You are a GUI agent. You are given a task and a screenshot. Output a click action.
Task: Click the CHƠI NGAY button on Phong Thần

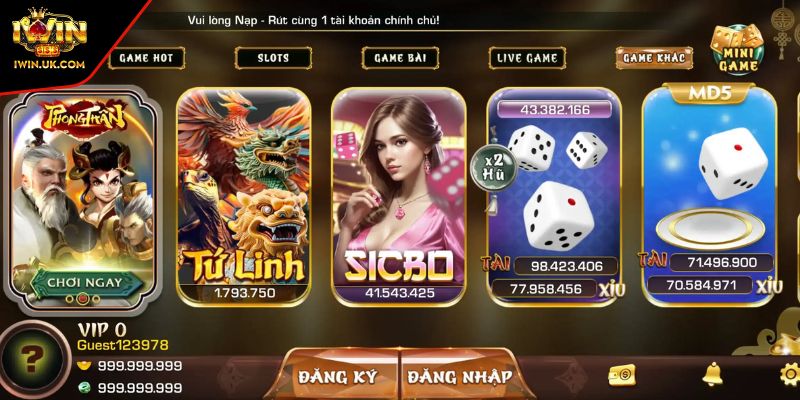[x=84, y=282]
